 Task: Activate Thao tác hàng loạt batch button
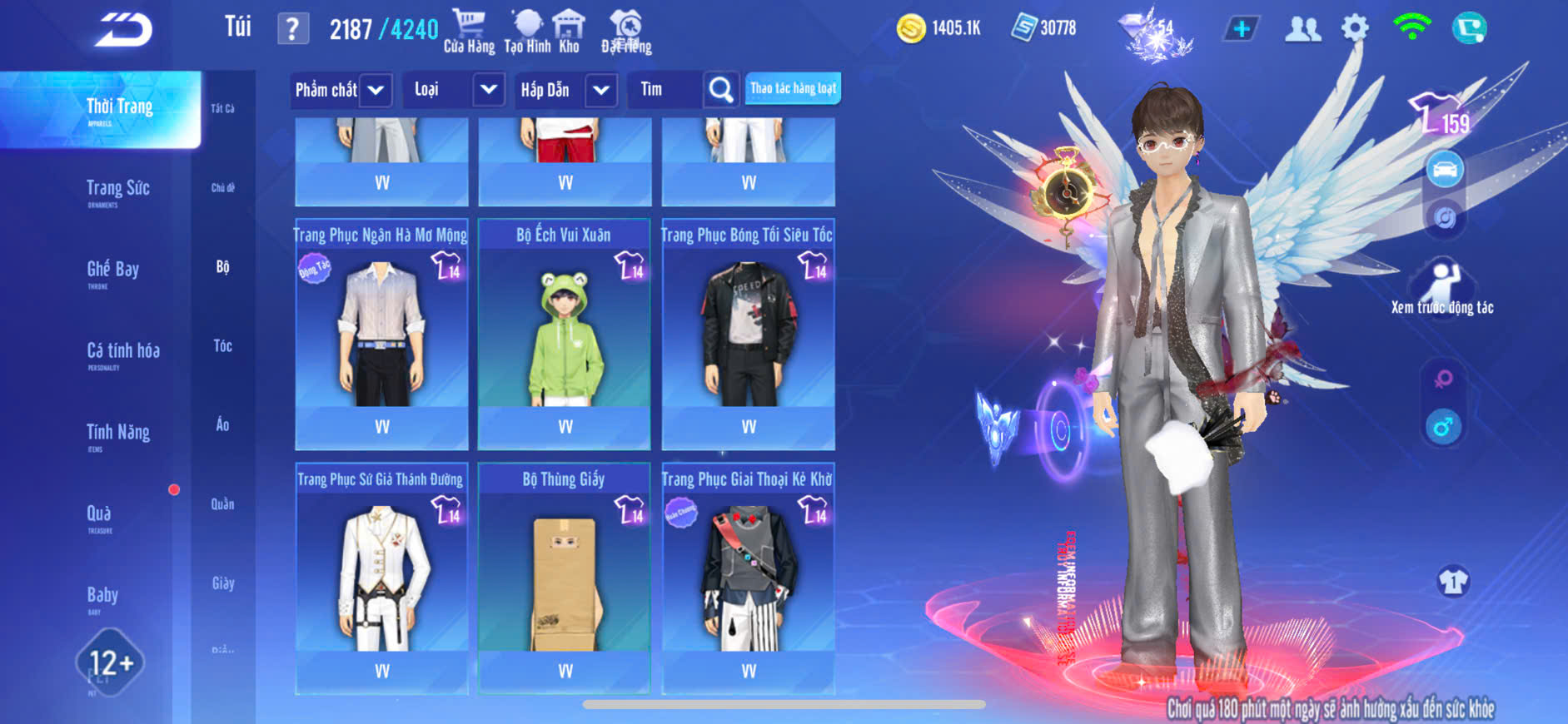tap(793, 88)
